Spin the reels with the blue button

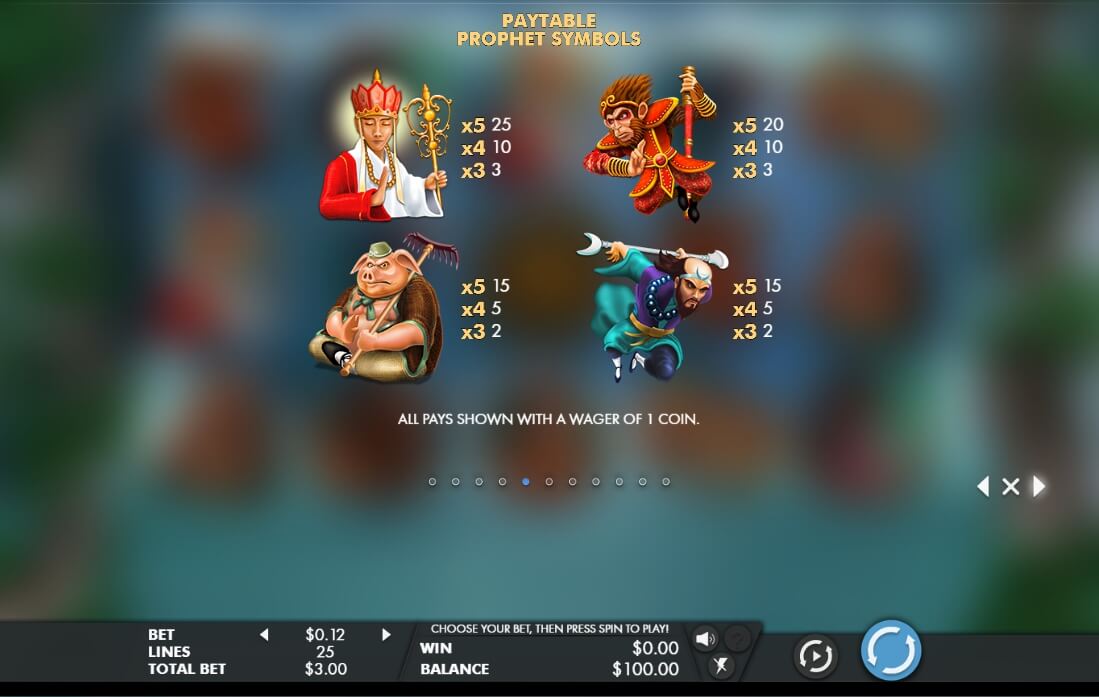[x=890, y=651]
